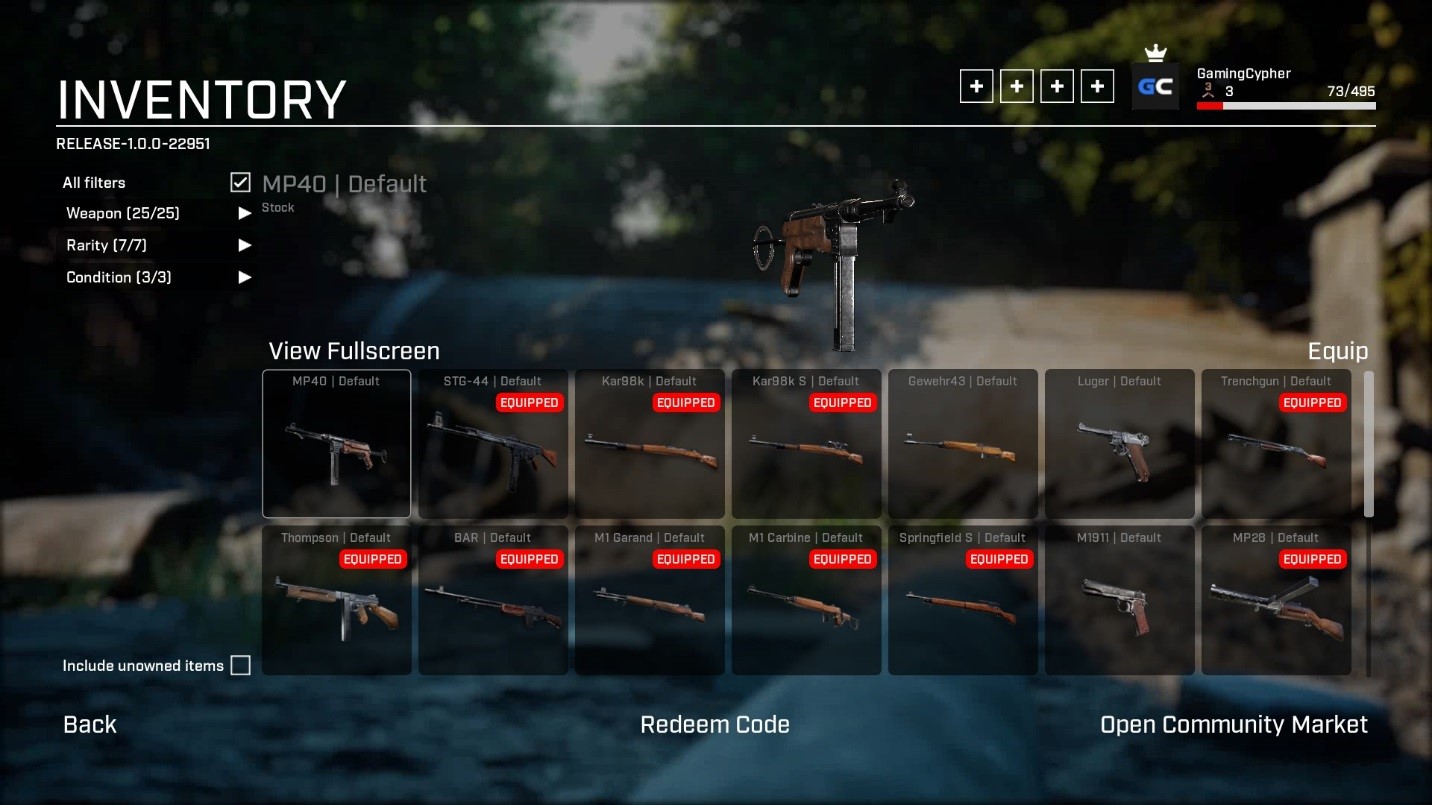View the weapon fullscreen
1432x805 pixels.
354,351
